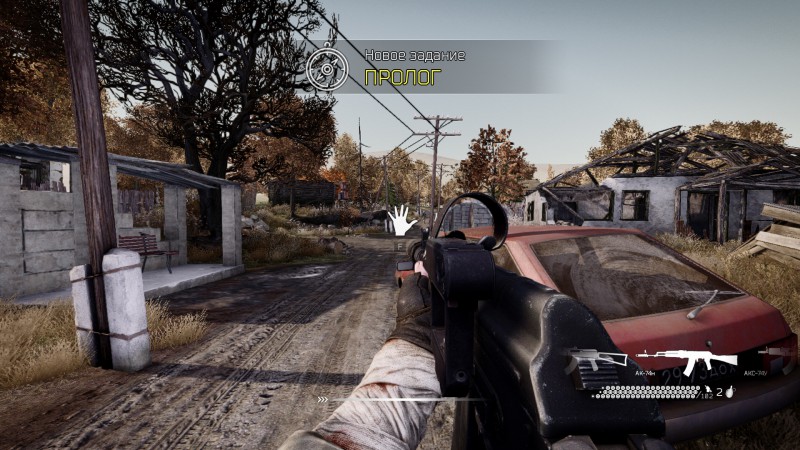Click the white hand interaction icon
Screen dimensions: 800x450
pos(401,218)
